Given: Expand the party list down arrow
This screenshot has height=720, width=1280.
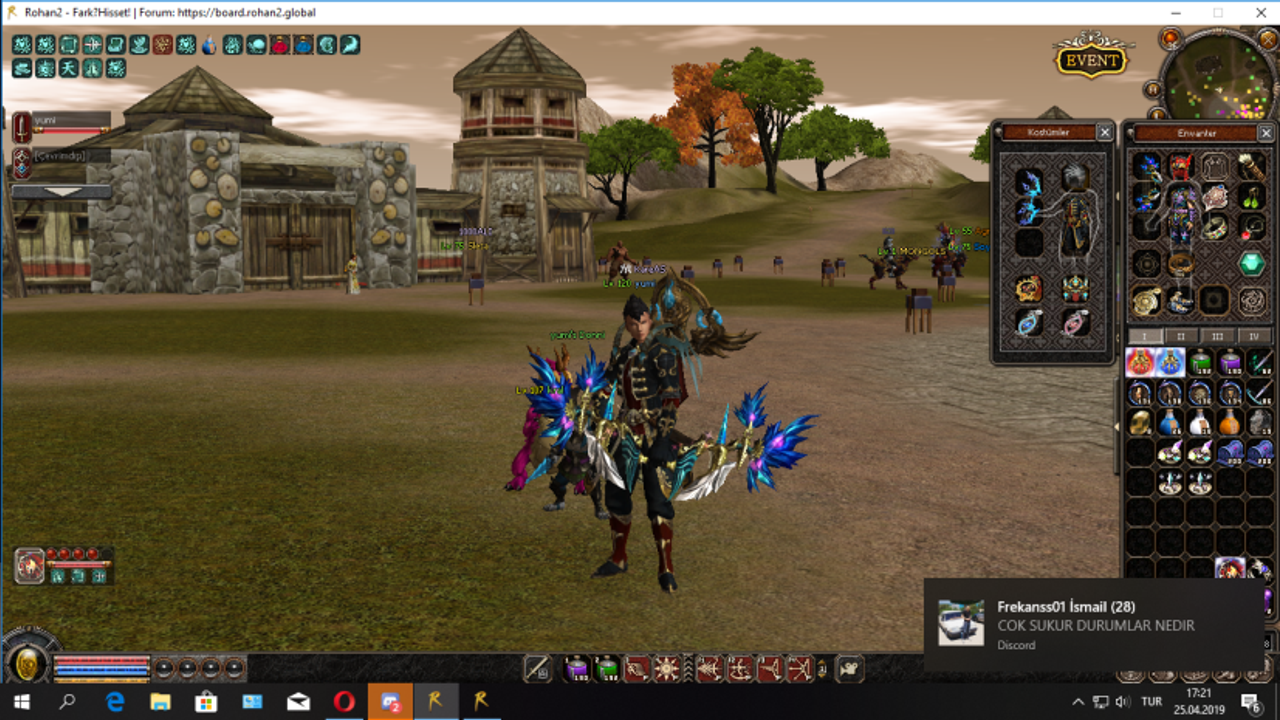Looking at the screenshot, I should coord(61,191).
